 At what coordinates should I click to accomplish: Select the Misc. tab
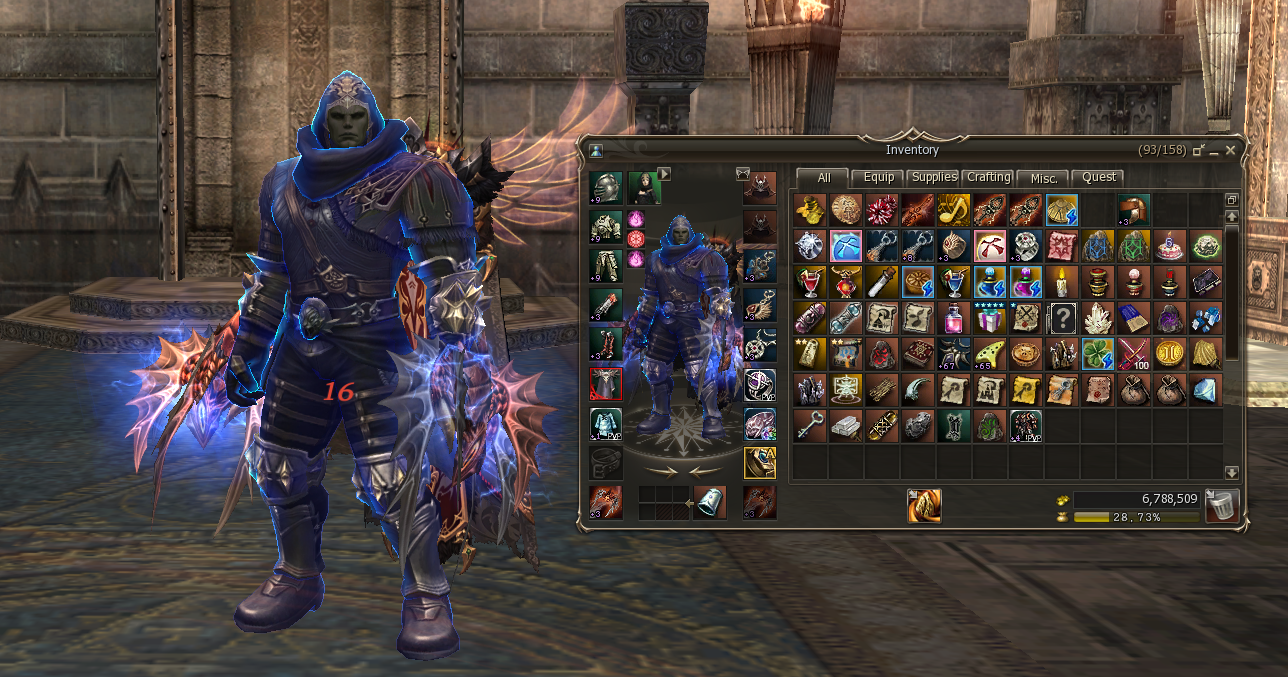pos(1043,177)
